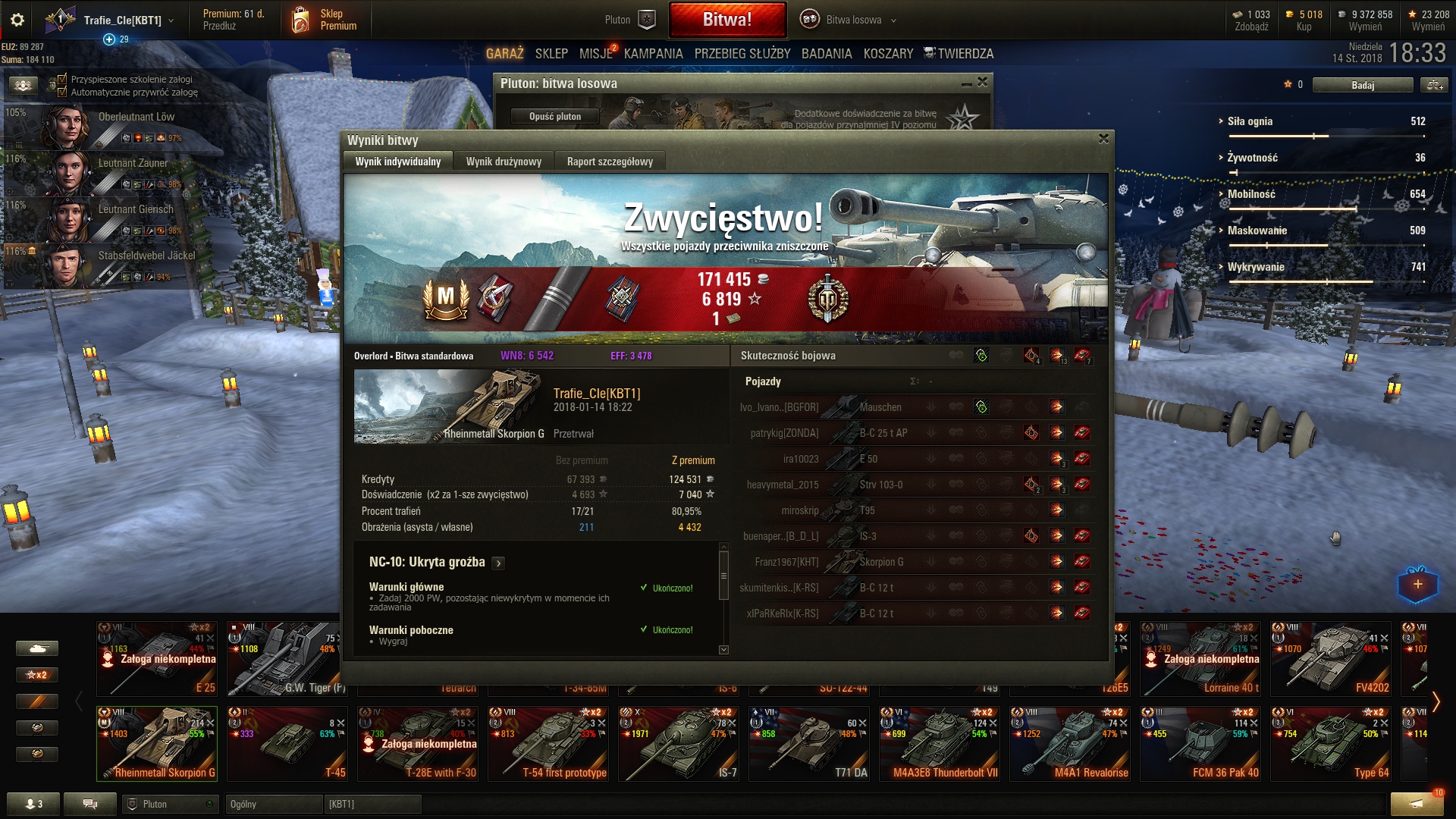Show PRZEBIEG SŁUŻBY service record
Screen dimensions: 1456x819
click(742, 54)
